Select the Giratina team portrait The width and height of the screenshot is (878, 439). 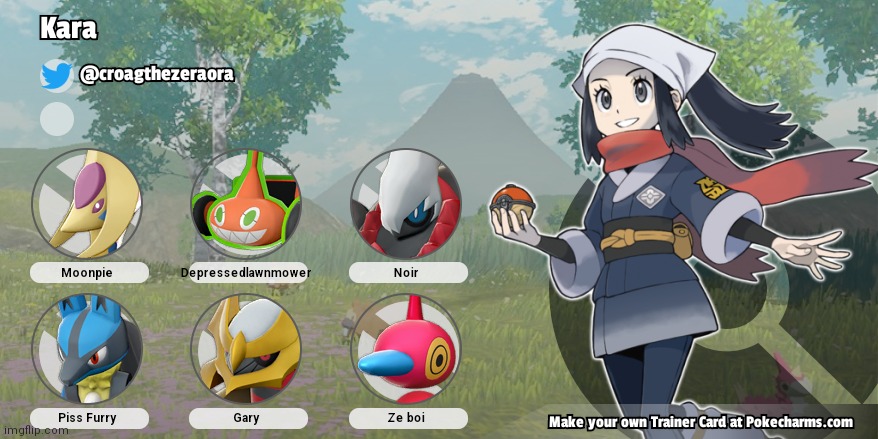246,348
